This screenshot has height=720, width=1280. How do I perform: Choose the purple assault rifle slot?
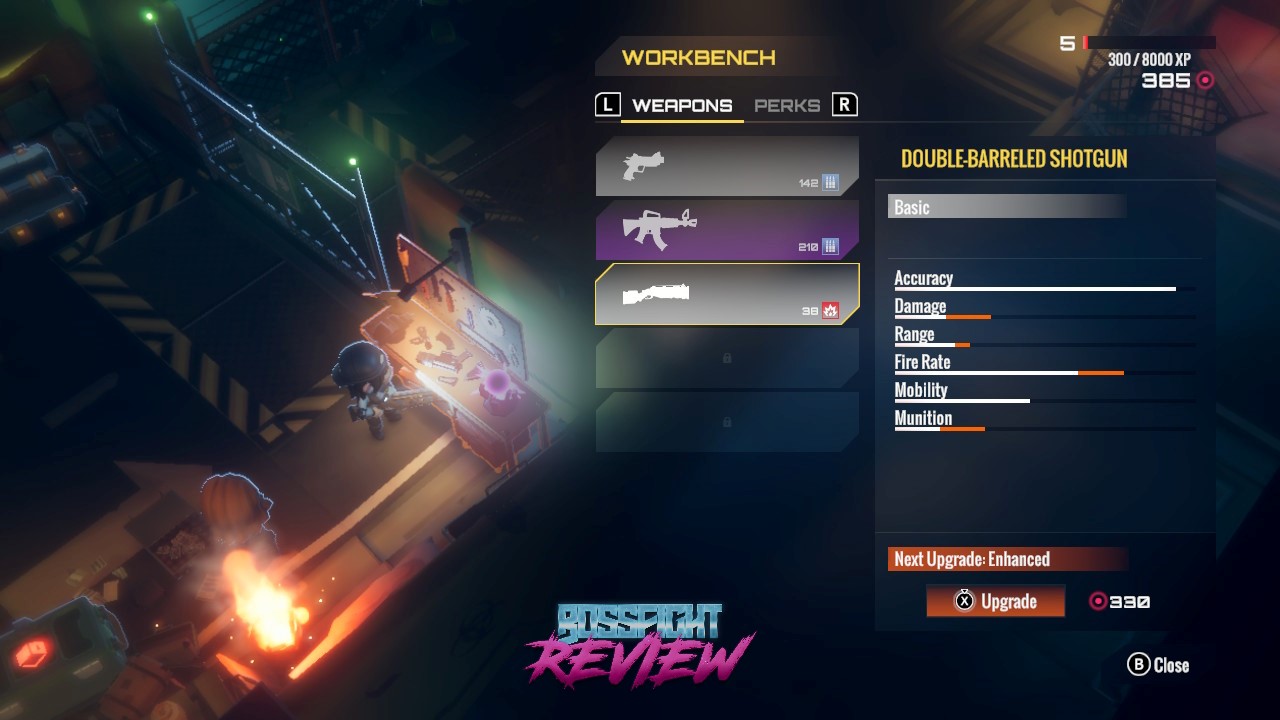pyautogui.click(x=727, y=230)
